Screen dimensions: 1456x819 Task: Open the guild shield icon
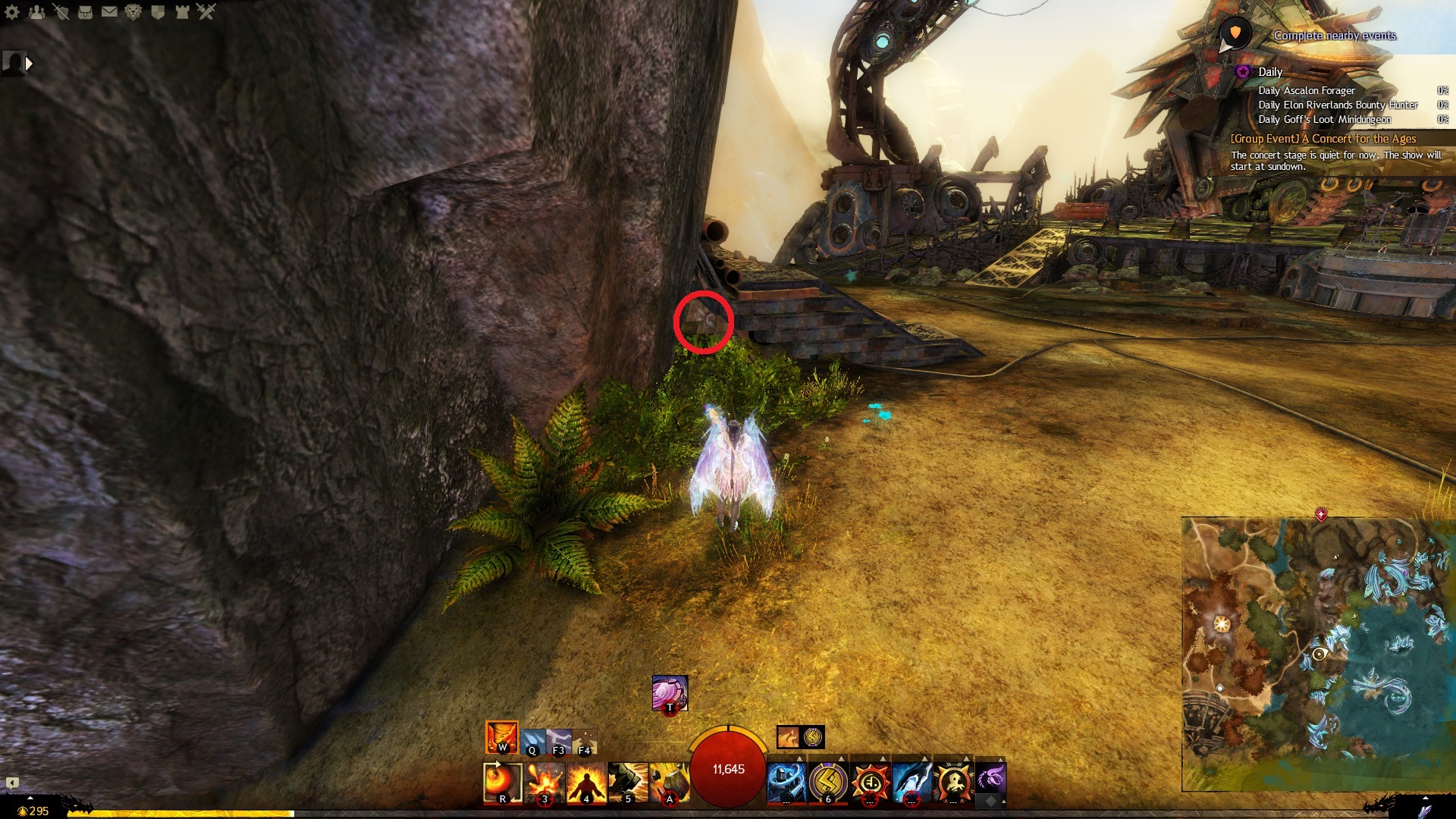pyautogui.click(x=158, y=11)
